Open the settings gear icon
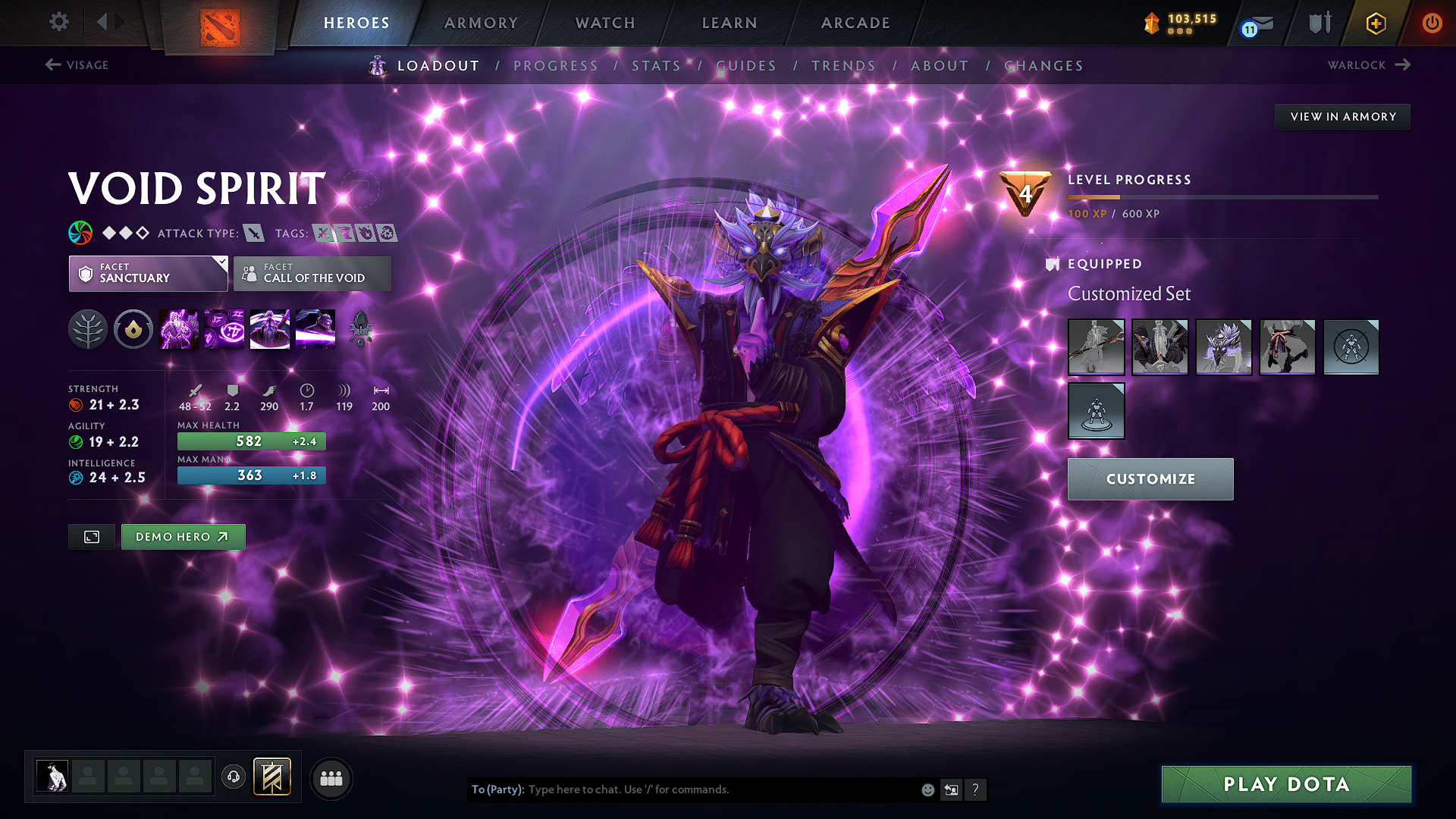The width and height of the screenshot is (1456, 819). pyautogui.click(x=58, y=23)
